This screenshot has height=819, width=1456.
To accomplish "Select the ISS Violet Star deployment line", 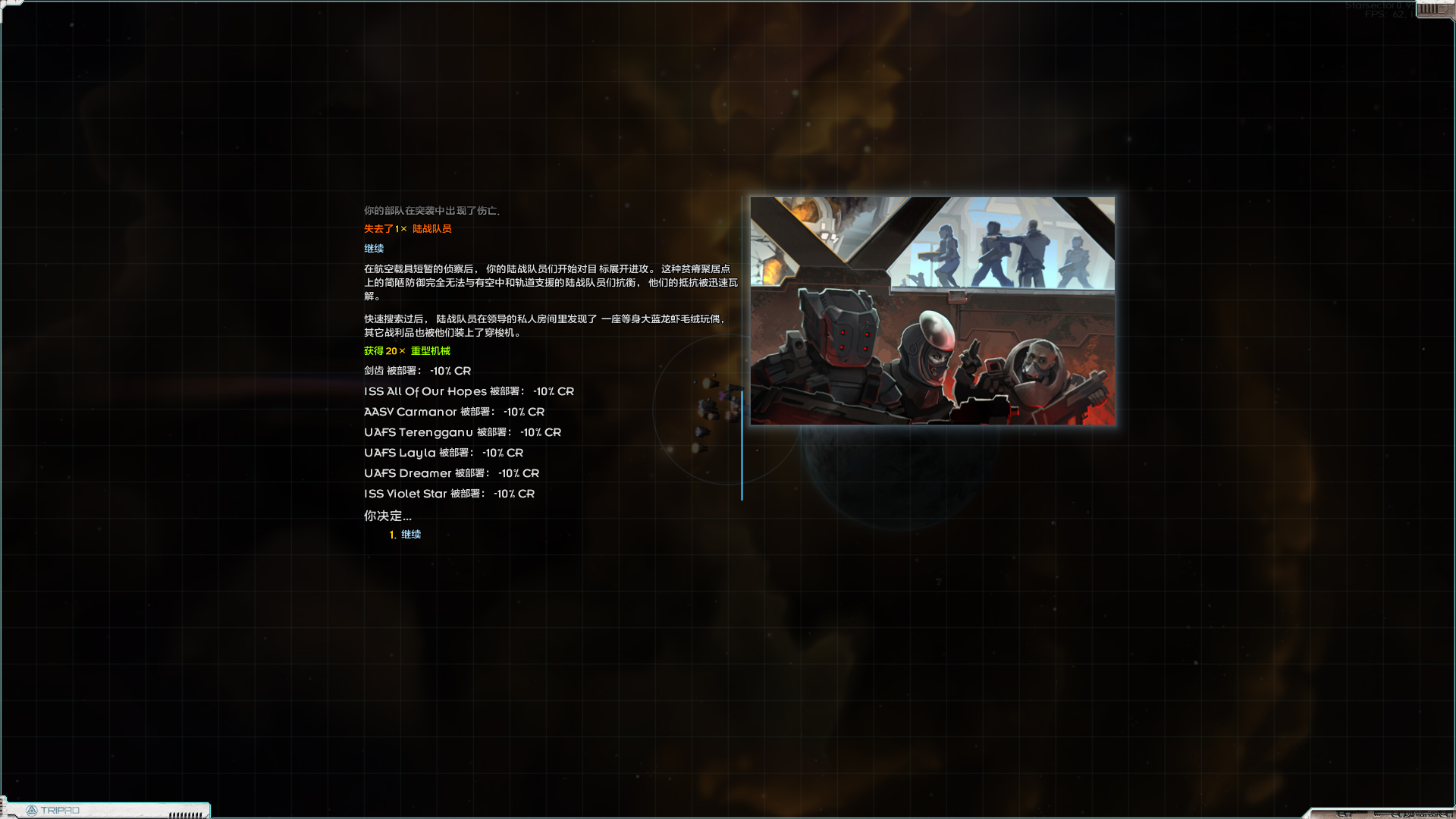I will 448,493.
